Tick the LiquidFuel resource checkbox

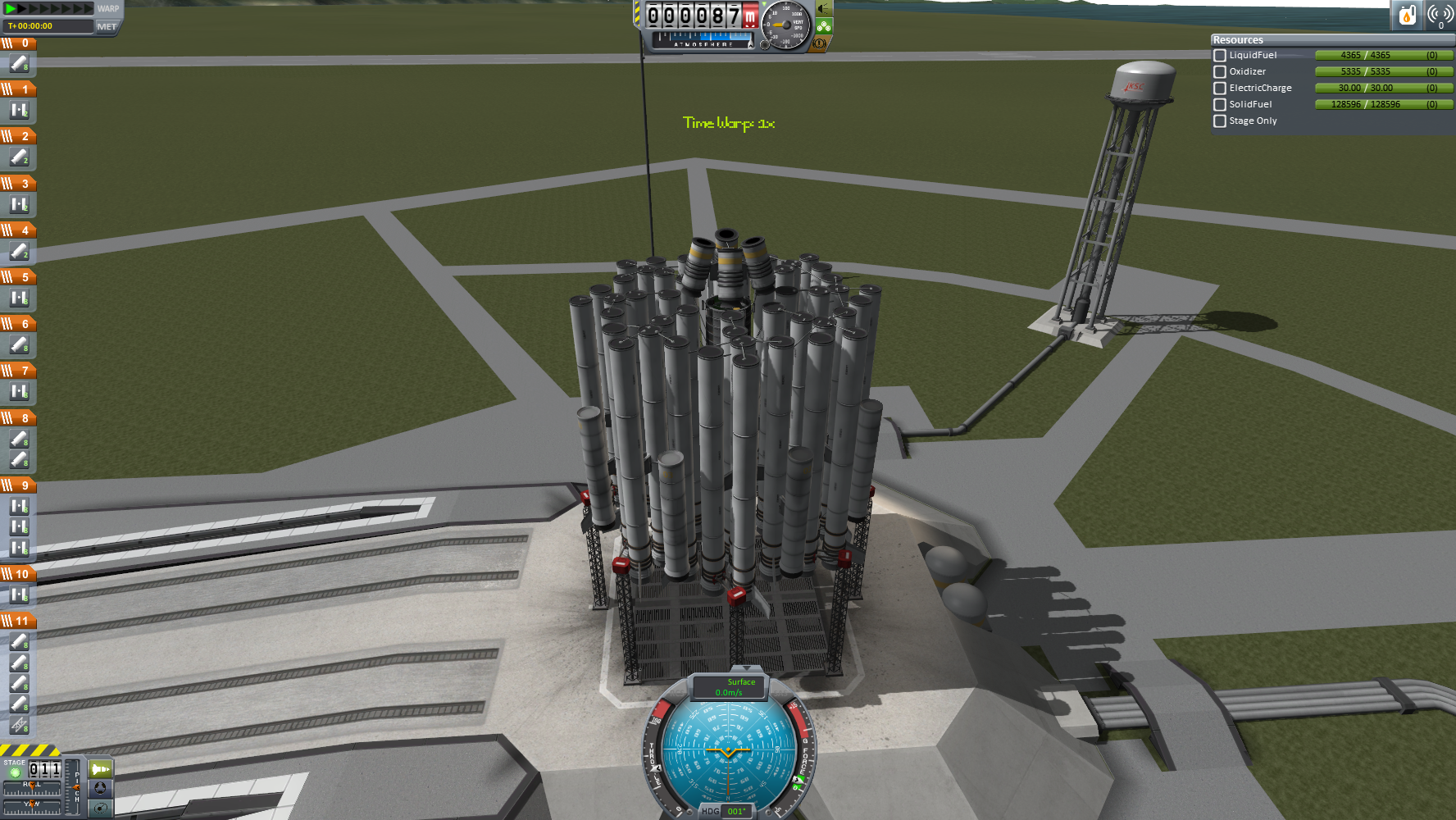1220,56
